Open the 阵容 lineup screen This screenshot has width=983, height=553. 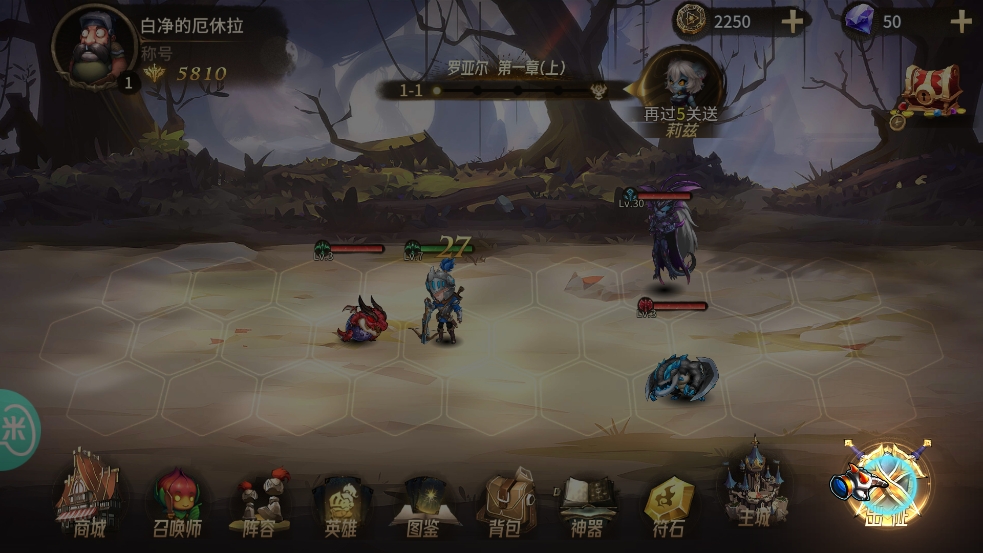click(x=258, y=505)
